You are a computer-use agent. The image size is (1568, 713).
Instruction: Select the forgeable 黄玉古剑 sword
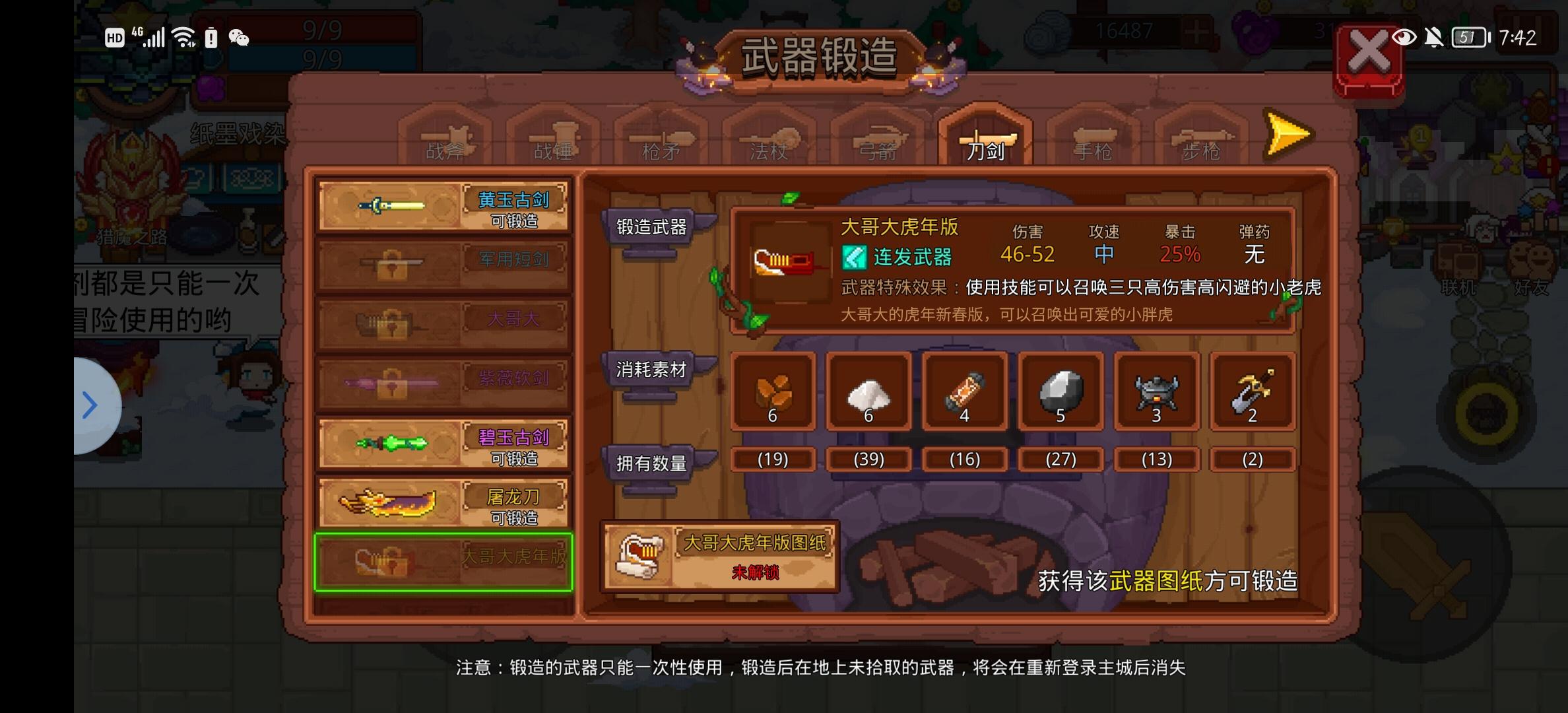click(443, 205)
